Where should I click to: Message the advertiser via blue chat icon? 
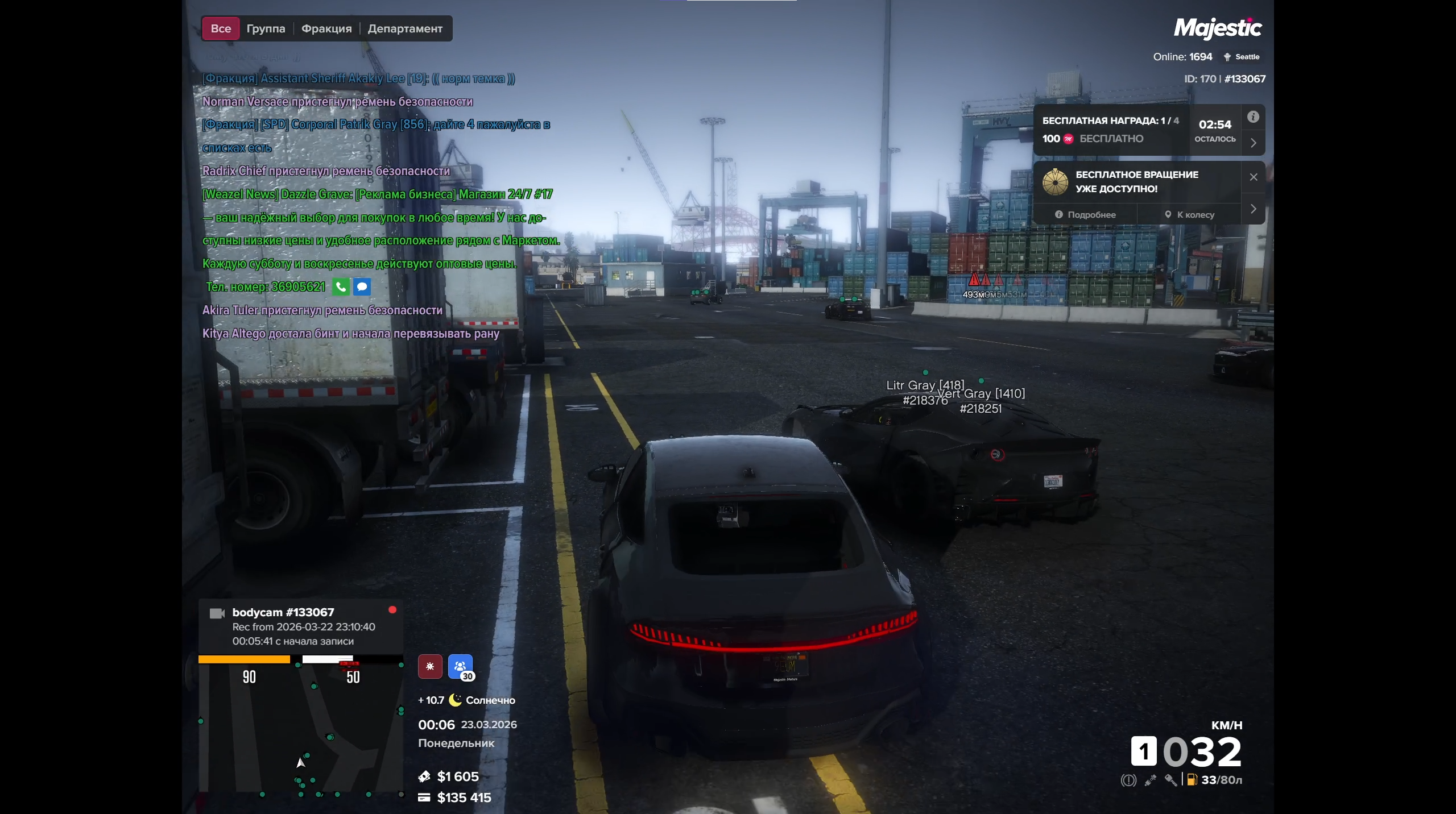pyautogui.click(x=362, y=286)
